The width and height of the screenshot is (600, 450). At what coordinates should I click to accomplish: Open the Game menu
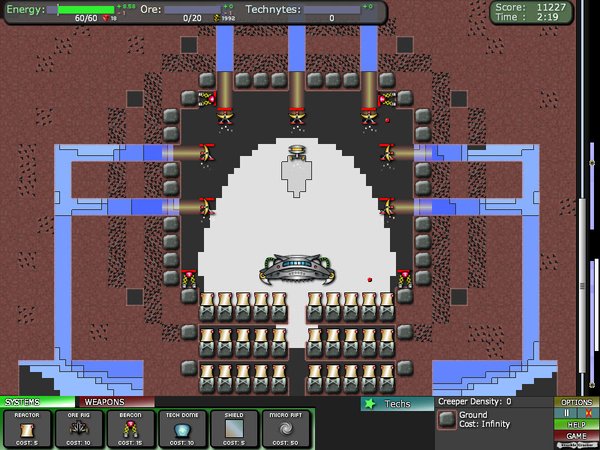(577, 436)
